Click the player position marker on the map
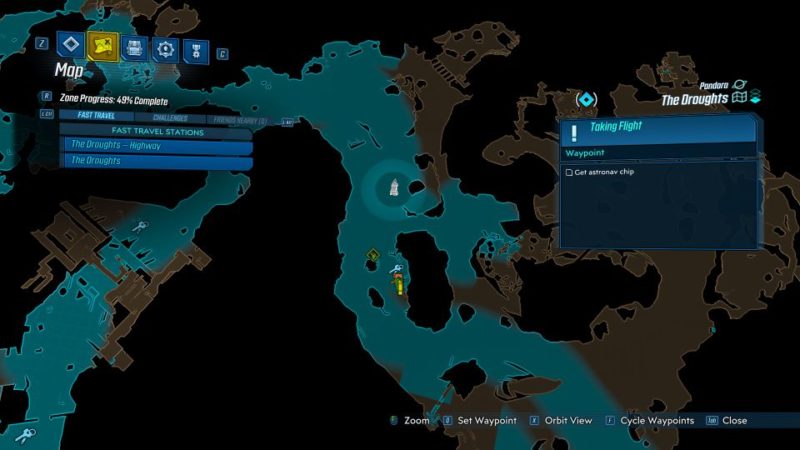The height and width of the screenshot is (450, 800). click(399, 286)
